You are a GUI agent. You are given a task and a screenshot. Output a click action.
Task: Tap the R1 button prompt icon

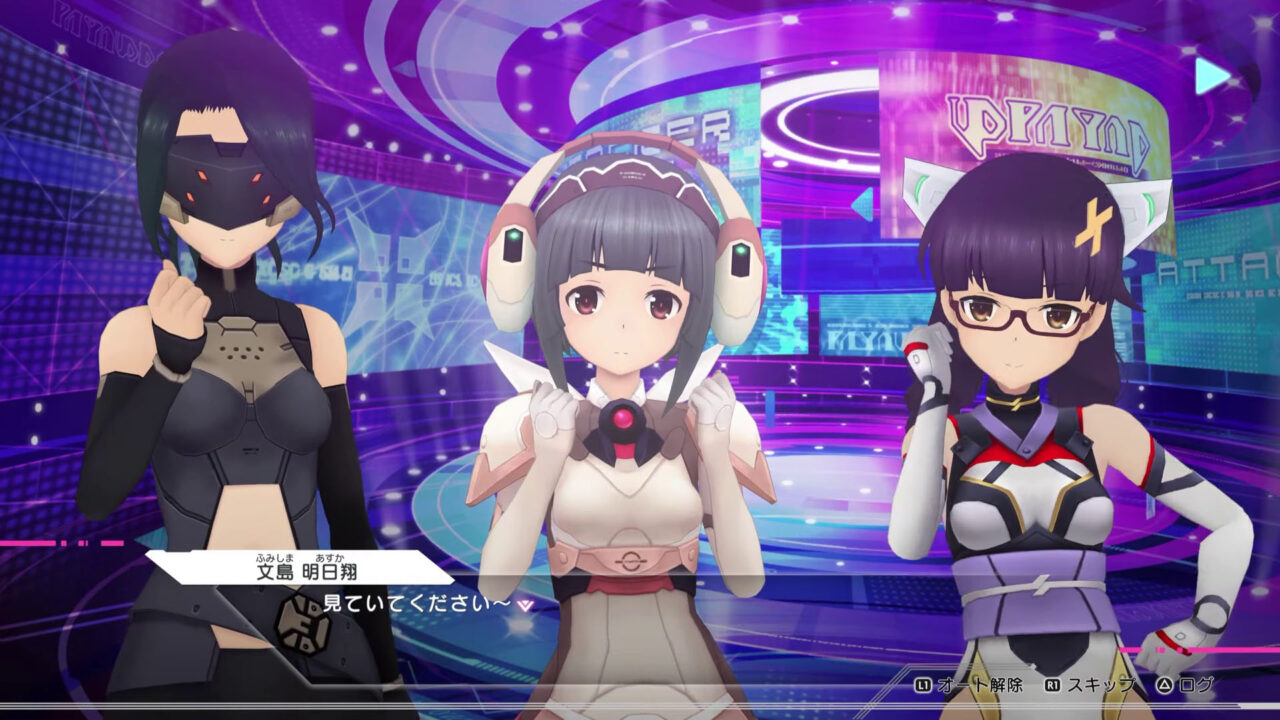tap(1053, 686)
